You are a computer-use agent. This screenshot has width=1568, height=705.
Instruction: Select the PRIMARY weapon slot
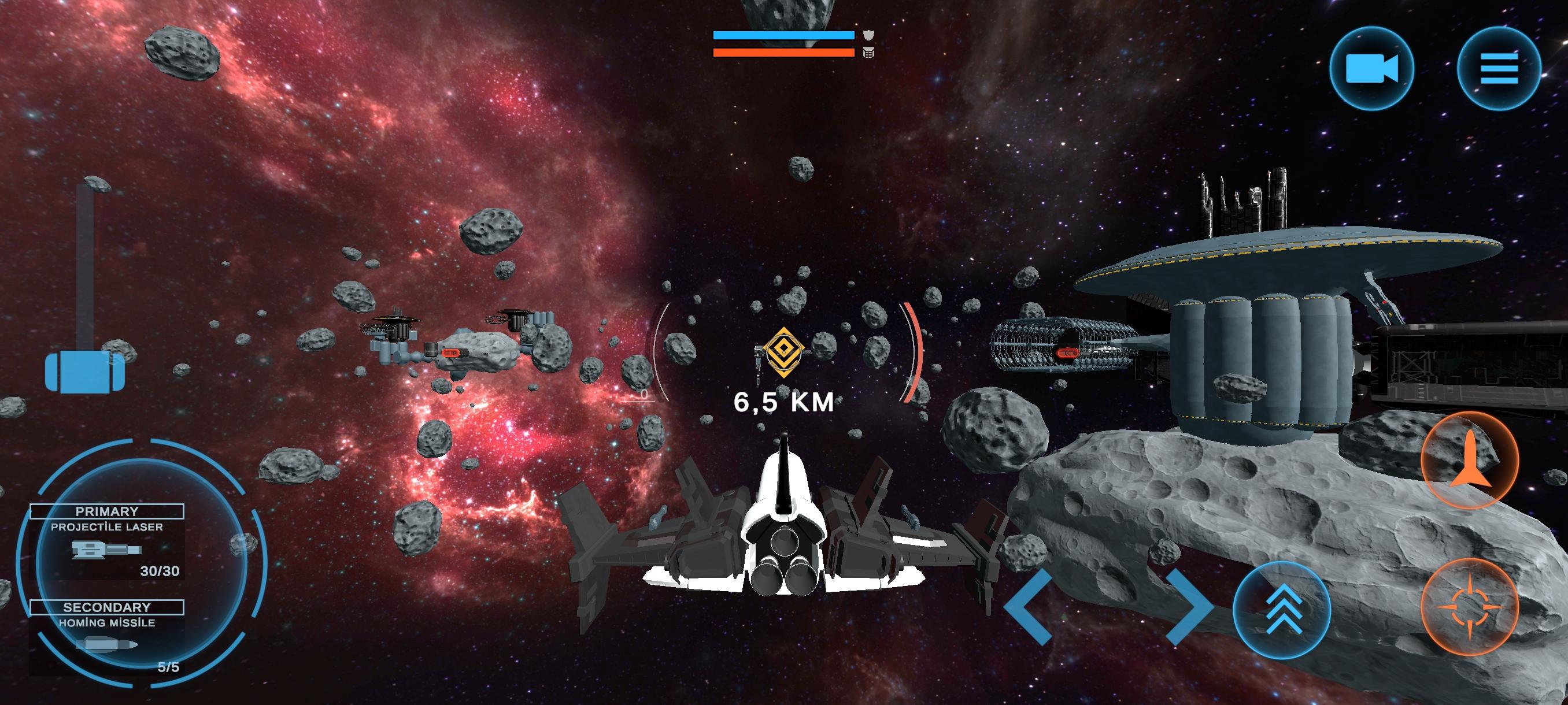[106, 511]
